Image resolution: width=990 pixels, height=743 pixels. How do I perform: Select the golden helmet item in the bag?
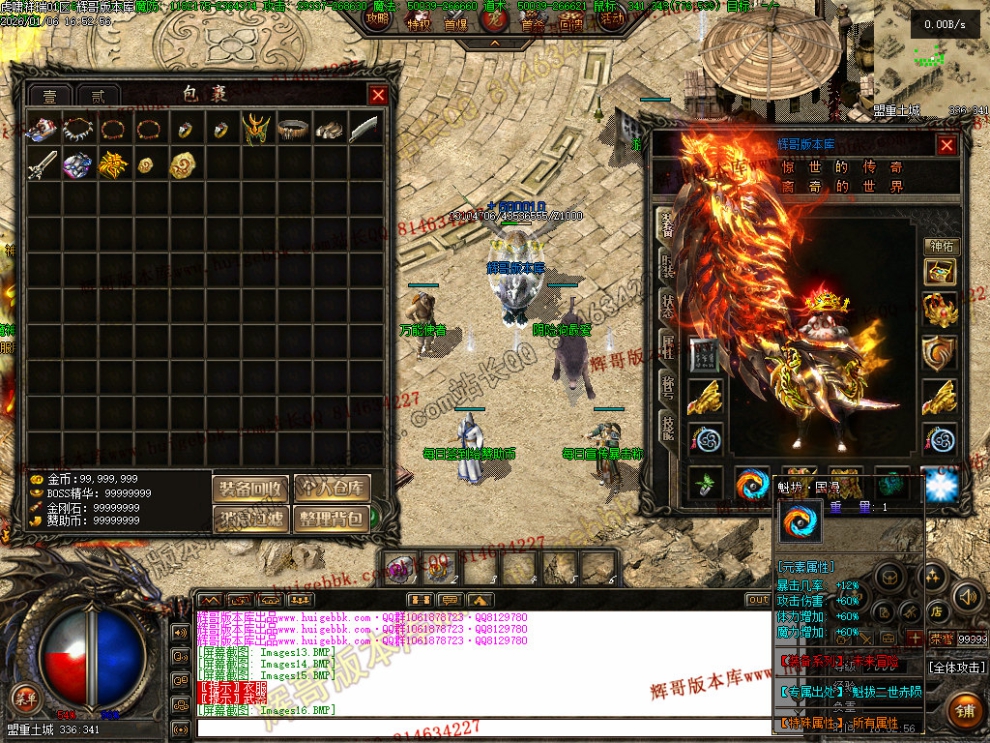(x=256, y=129)
